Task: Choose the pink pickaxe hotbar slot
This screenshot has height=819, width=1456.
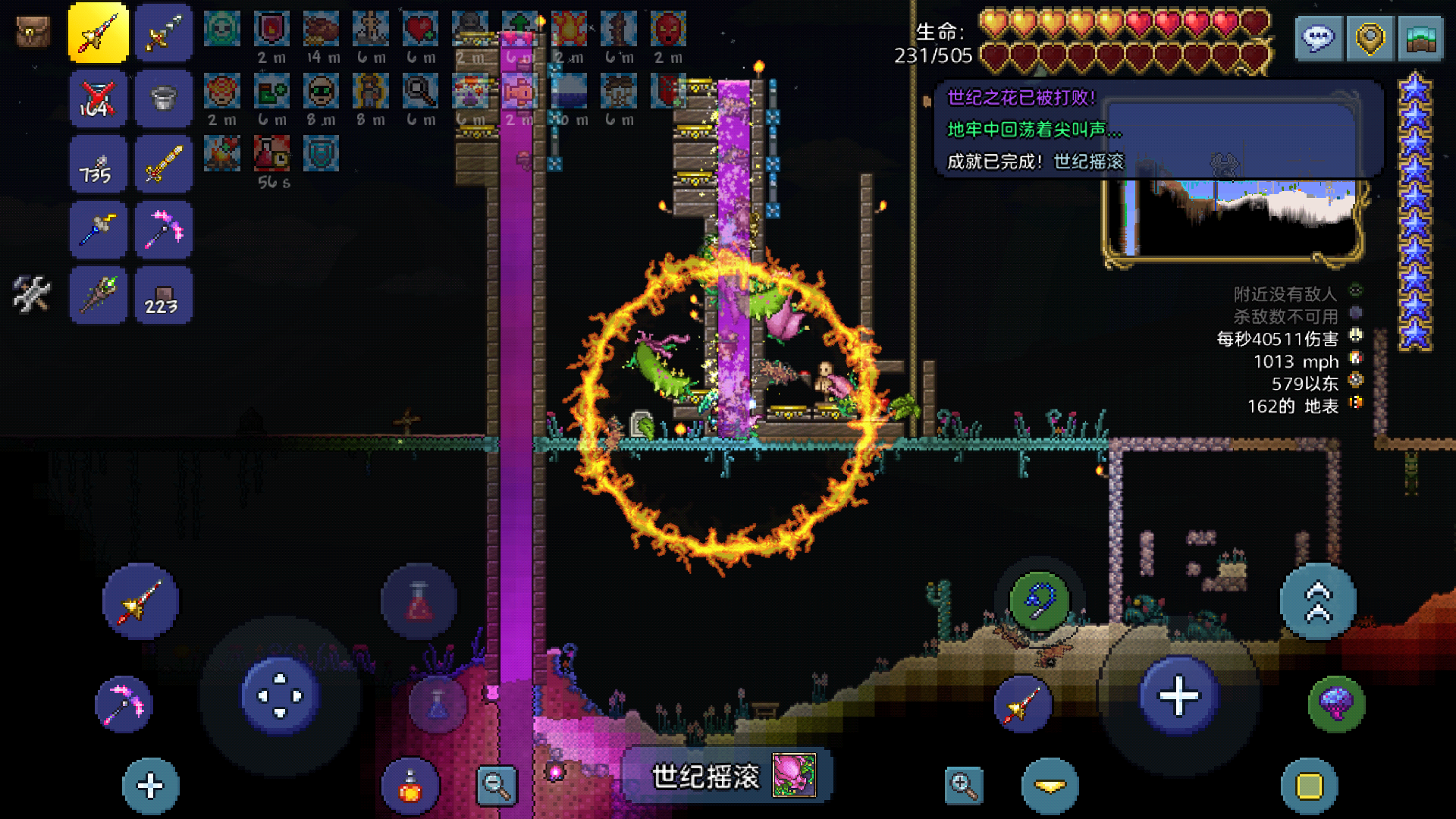Action: pos(163,230)
